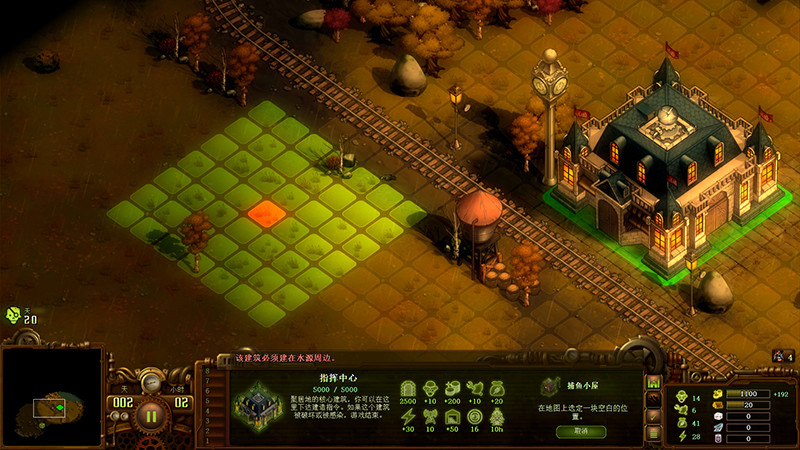Open the list-lines side button
800x450 pixels.
point(652,433)
